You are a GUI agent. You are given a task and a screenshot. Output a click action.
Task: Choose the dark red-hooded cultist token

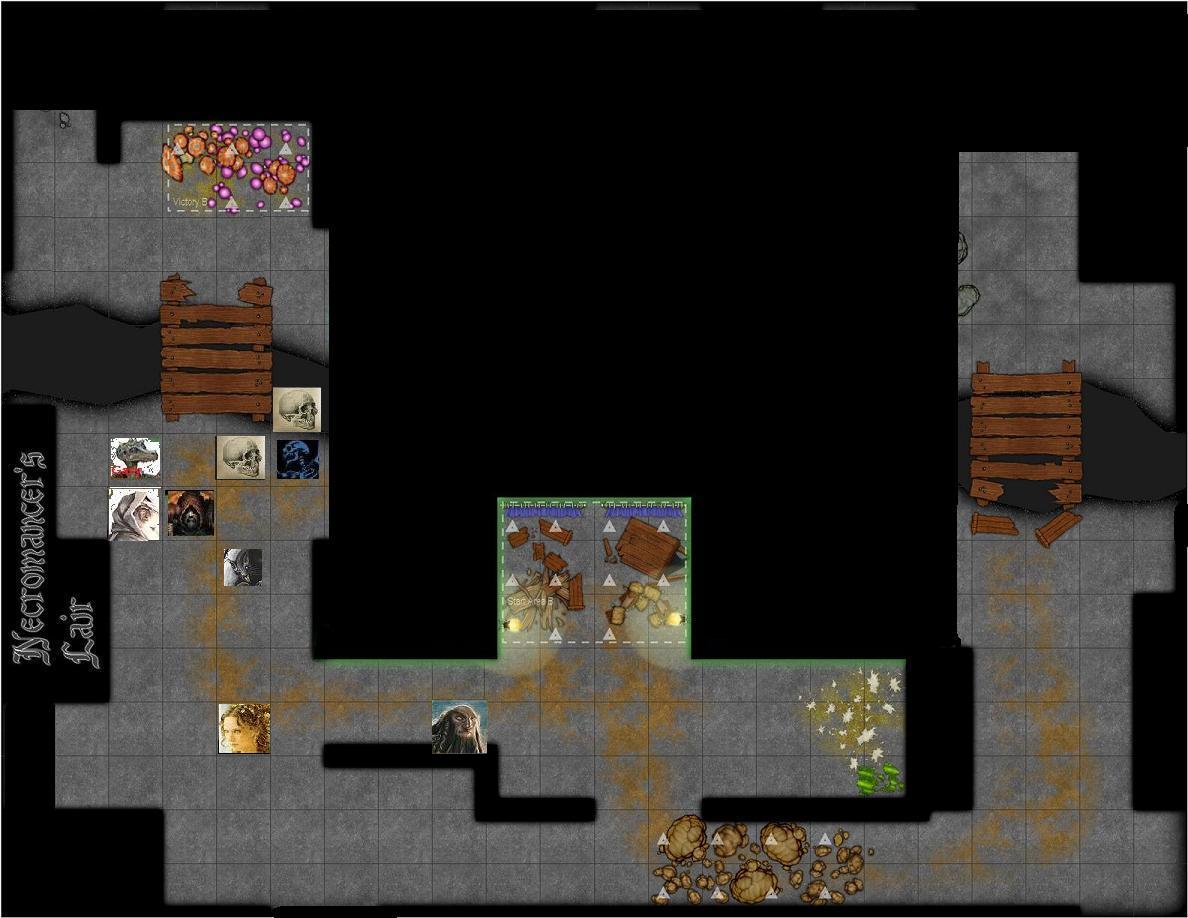click(189, 513)
